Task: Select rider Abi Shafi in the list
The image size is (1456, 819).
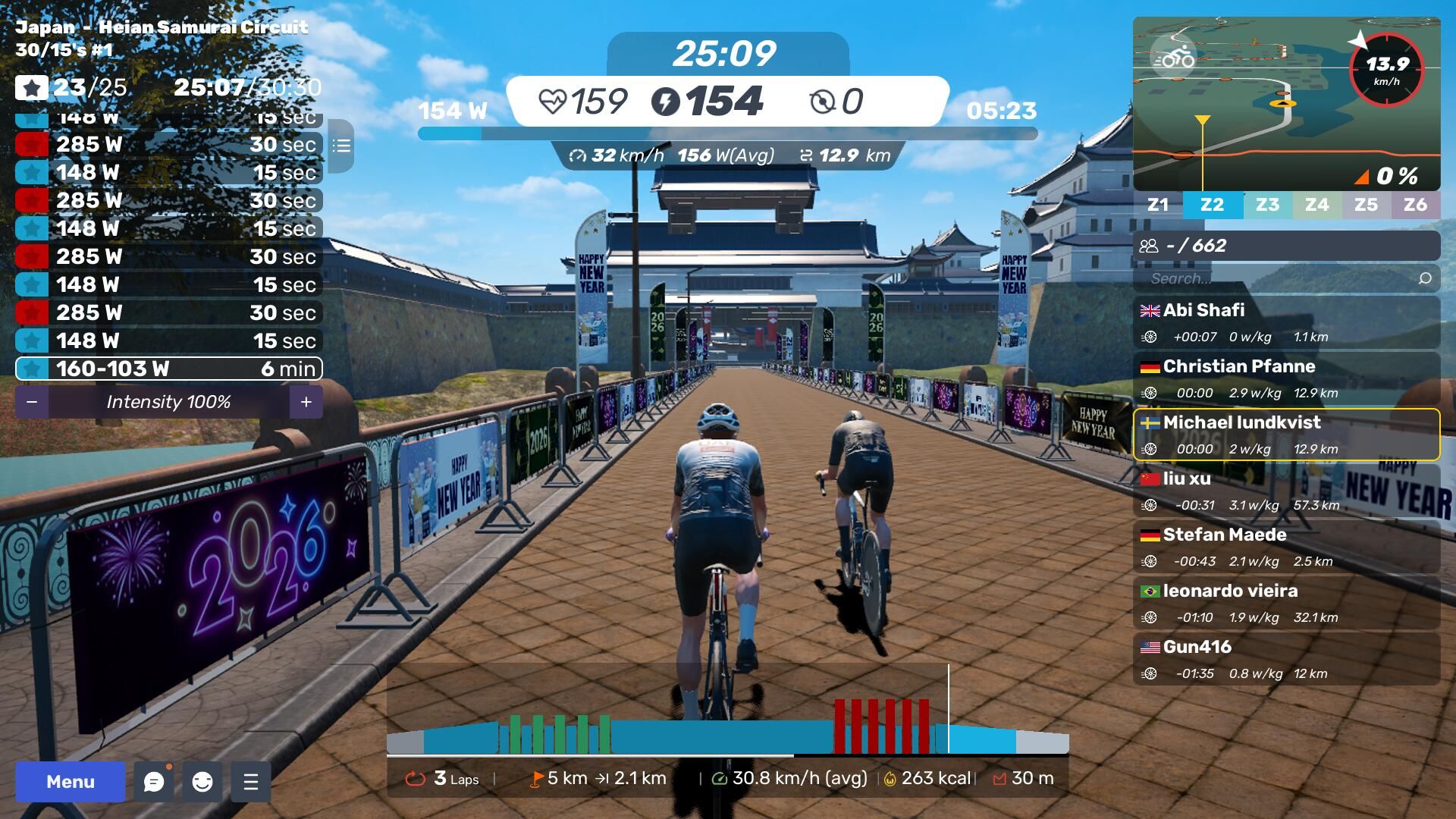Action: [x=1286, y=323]
